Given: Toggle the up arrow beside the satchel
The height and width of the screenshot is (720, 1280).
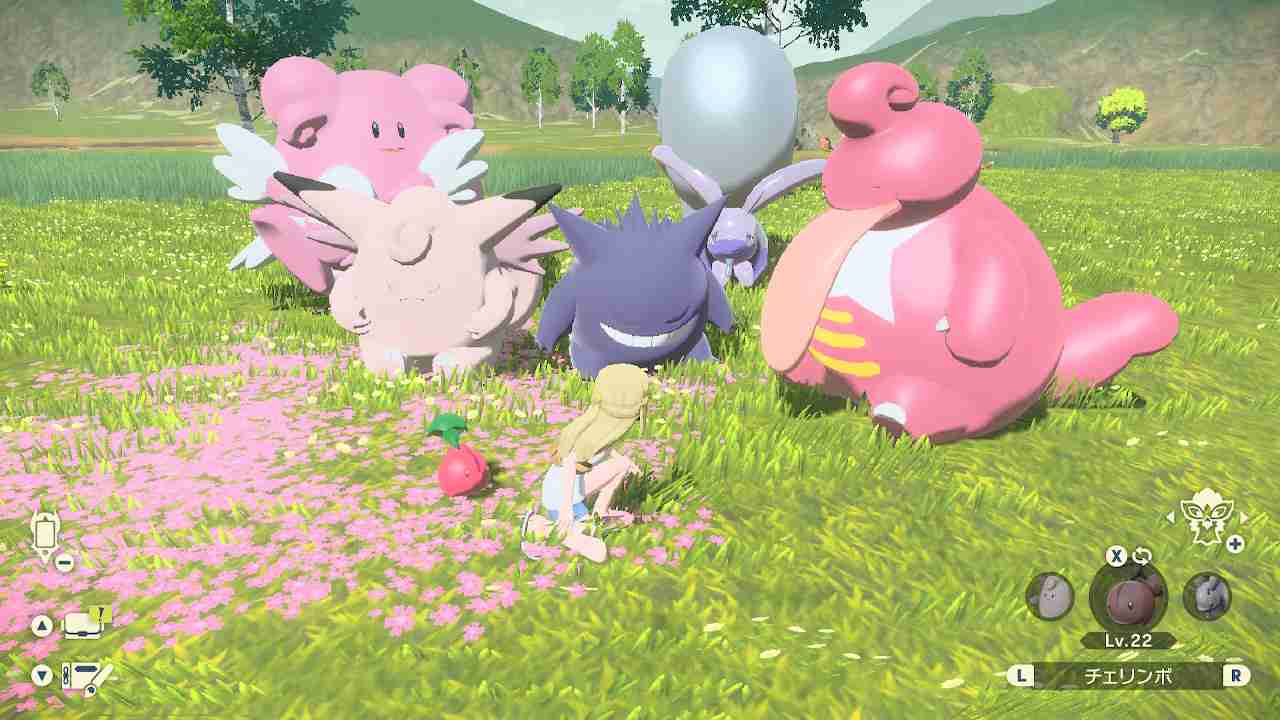Looking at the screenshot, I should [x=42, y=624].
